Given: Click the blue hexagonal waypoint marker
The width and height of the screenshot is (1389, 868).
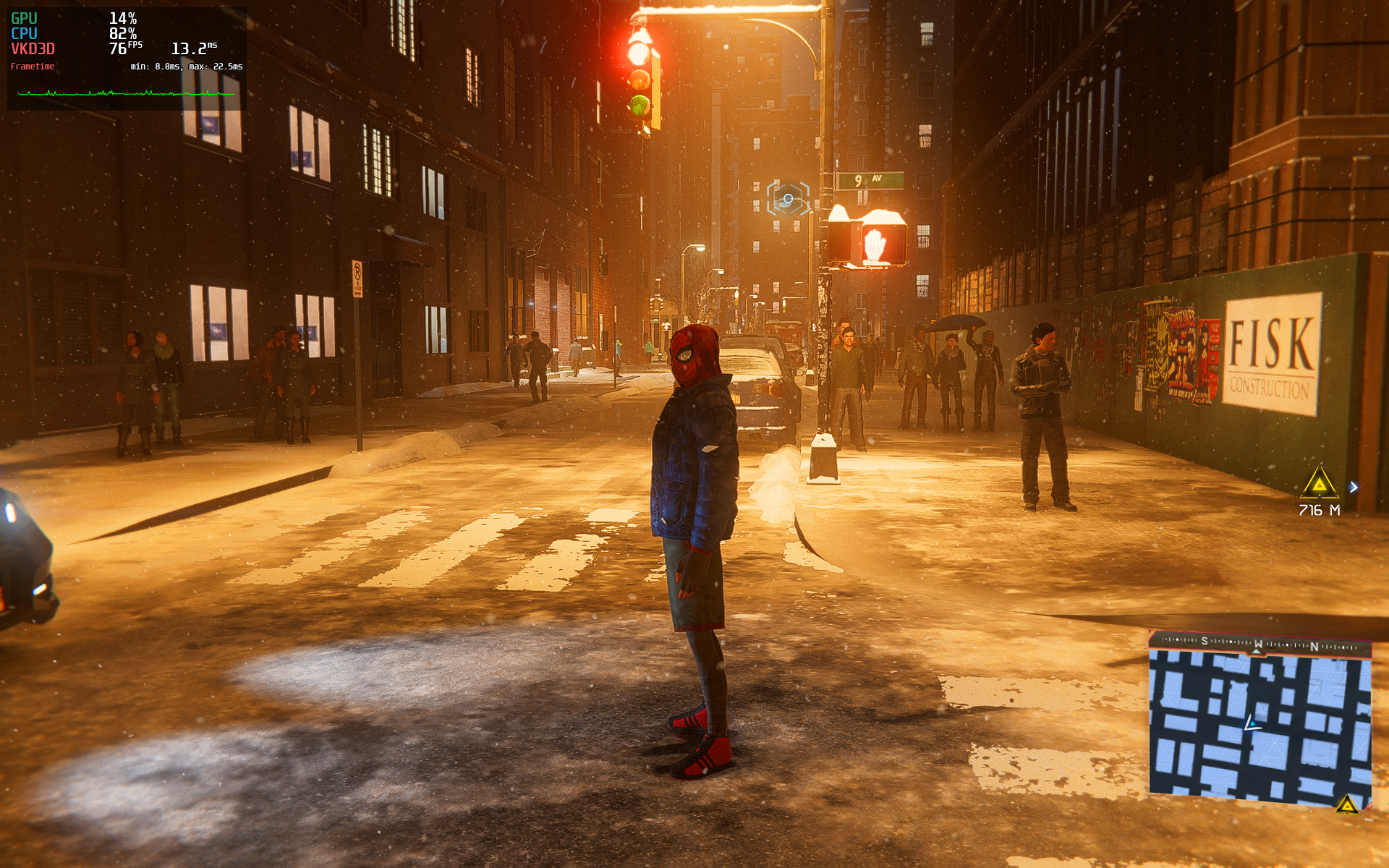Looking at the screenshot, I should (x=788, y=198).
